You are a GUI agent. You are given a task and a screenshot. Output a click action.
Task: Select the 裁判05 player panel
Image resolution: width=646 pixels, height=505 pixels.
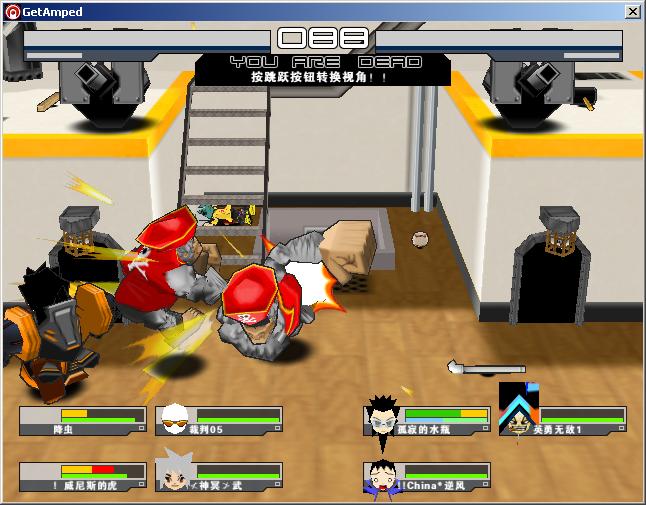tap(218, 421)
